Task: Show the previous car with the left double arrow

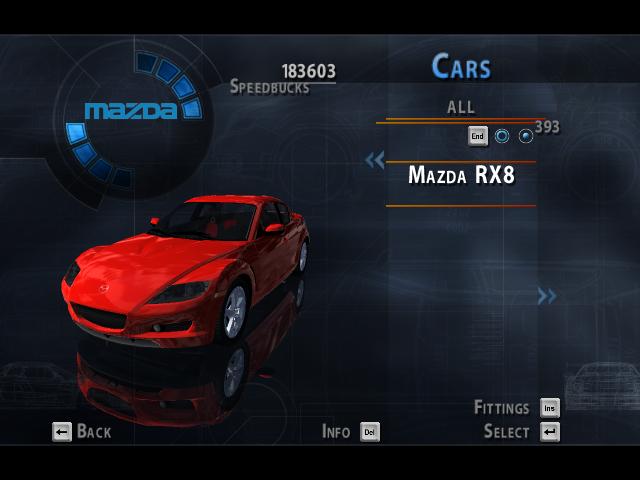Action: 375,160
